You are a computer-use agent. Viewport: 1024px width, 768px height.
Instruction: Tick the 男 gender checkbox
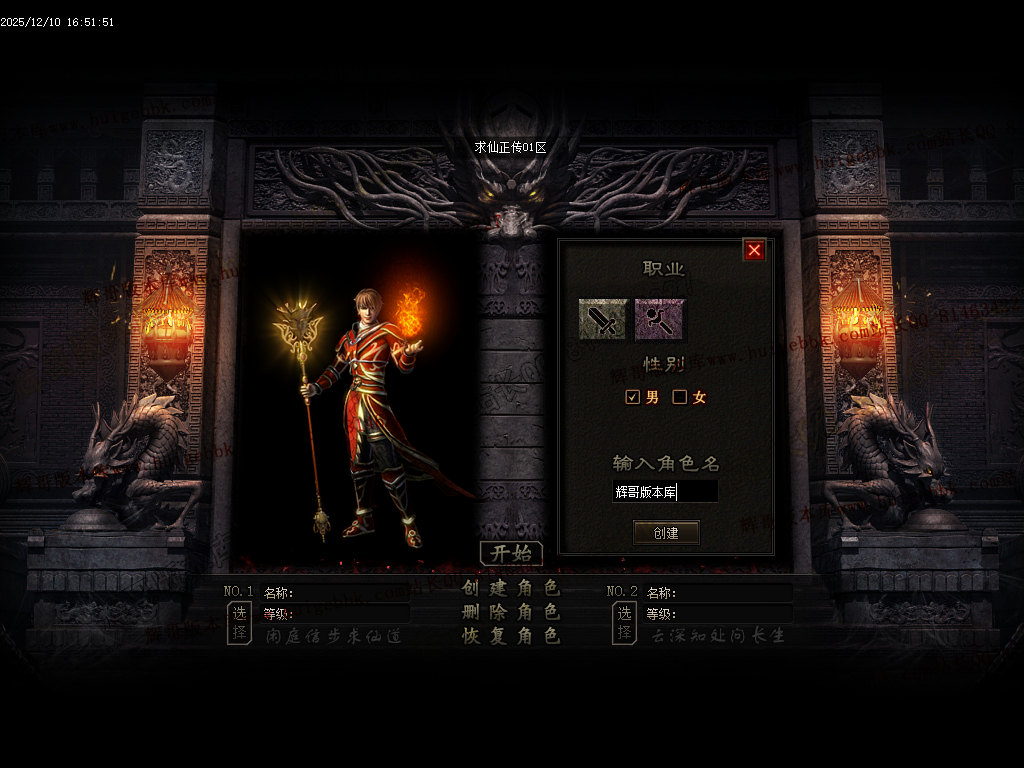pyautogui.click(x=632, y=397)
